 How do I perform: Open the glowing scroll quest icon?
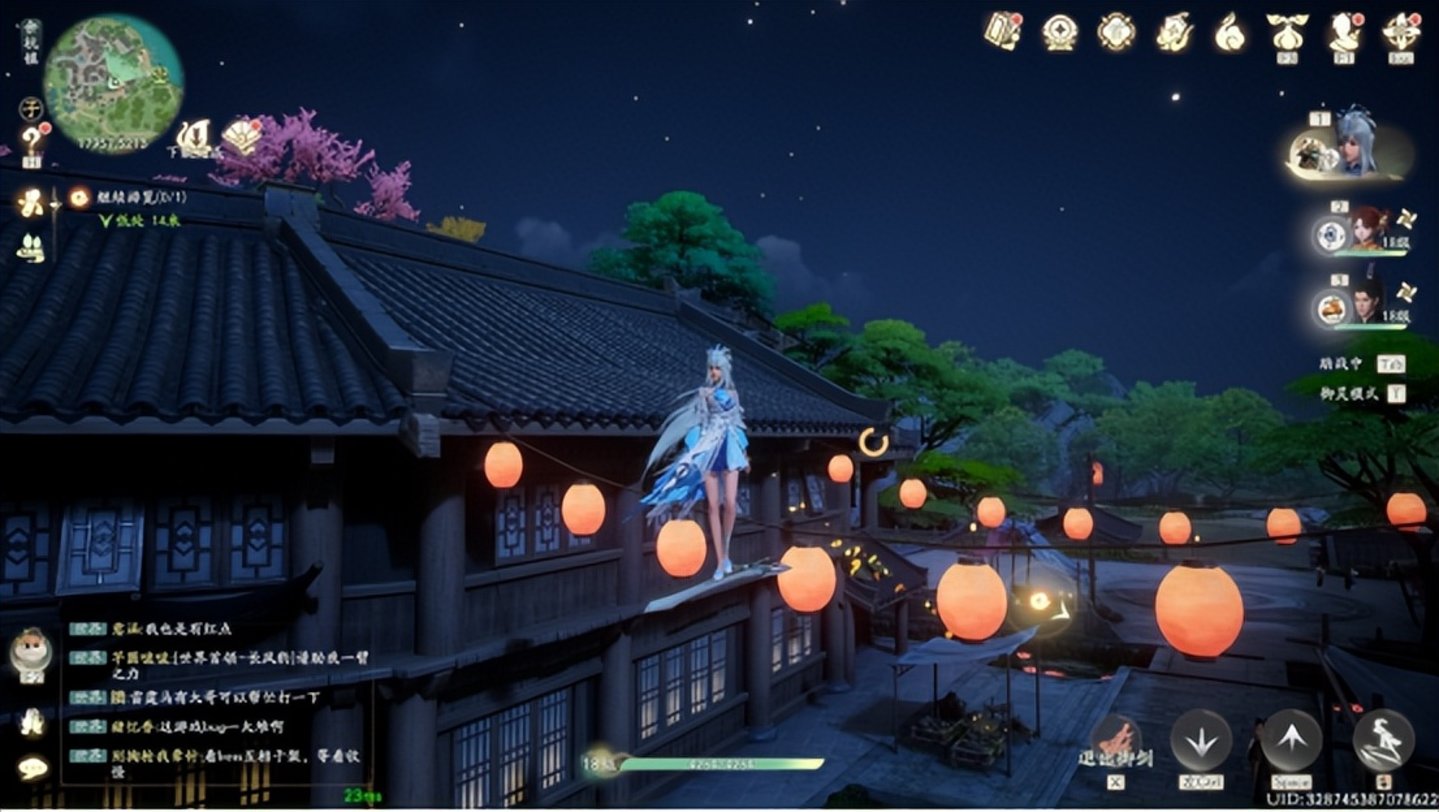click(30, 202)
